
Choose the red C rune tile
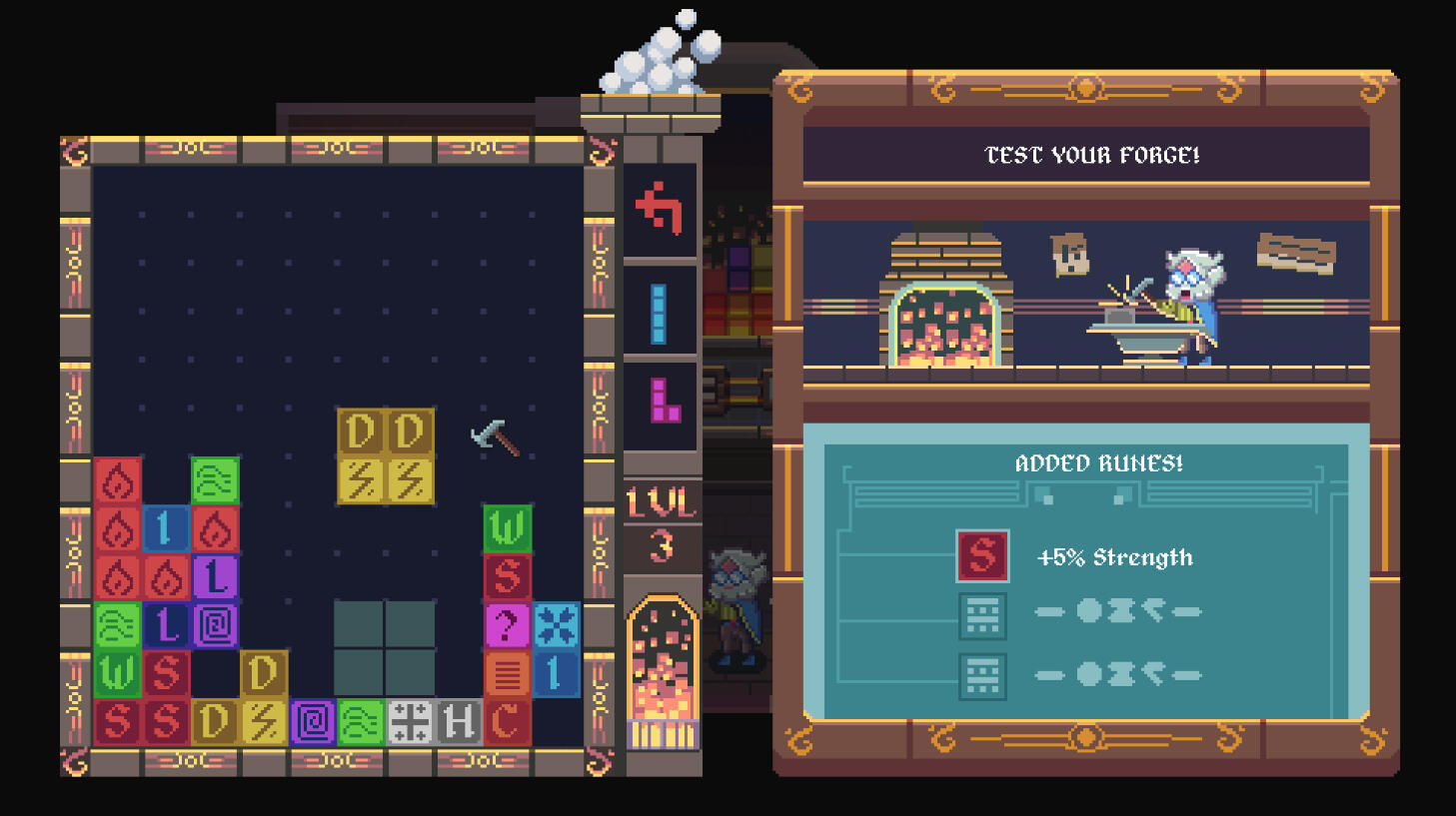pos(507,721)
